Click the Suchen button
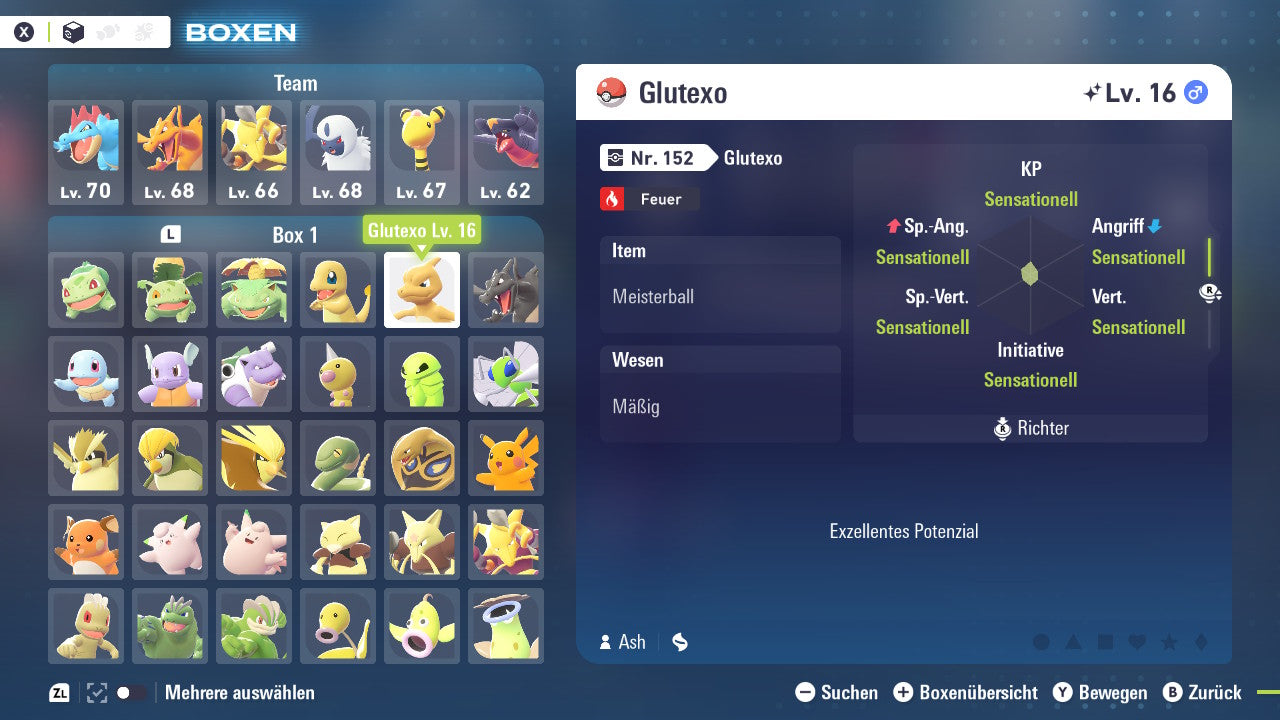Screen dimensions: 1280x720 tap(840, 692)
